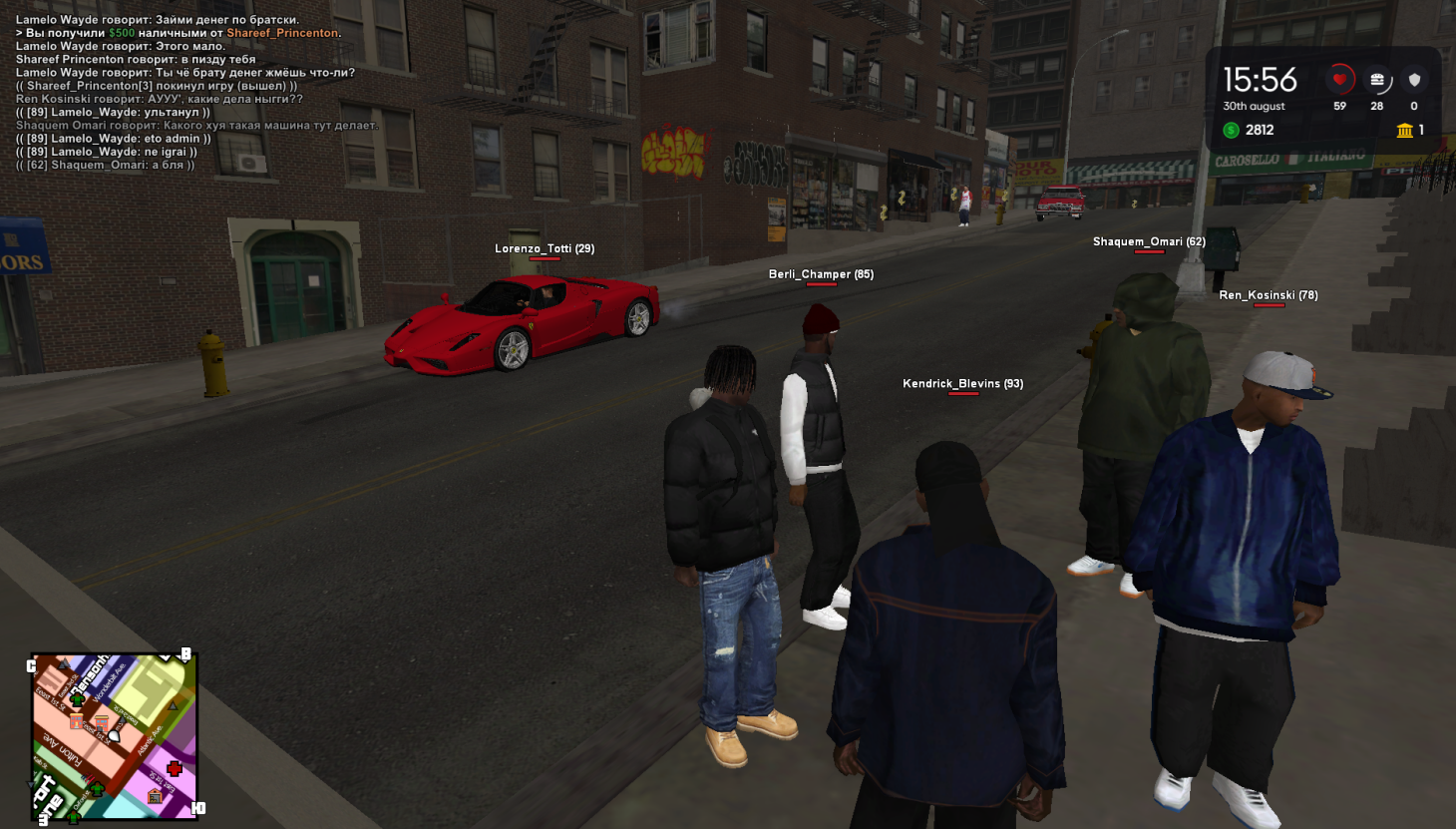Click the shield armor icon
Image resolution: width=1456 pixels, height=829 pixels.
point(1414,80)
